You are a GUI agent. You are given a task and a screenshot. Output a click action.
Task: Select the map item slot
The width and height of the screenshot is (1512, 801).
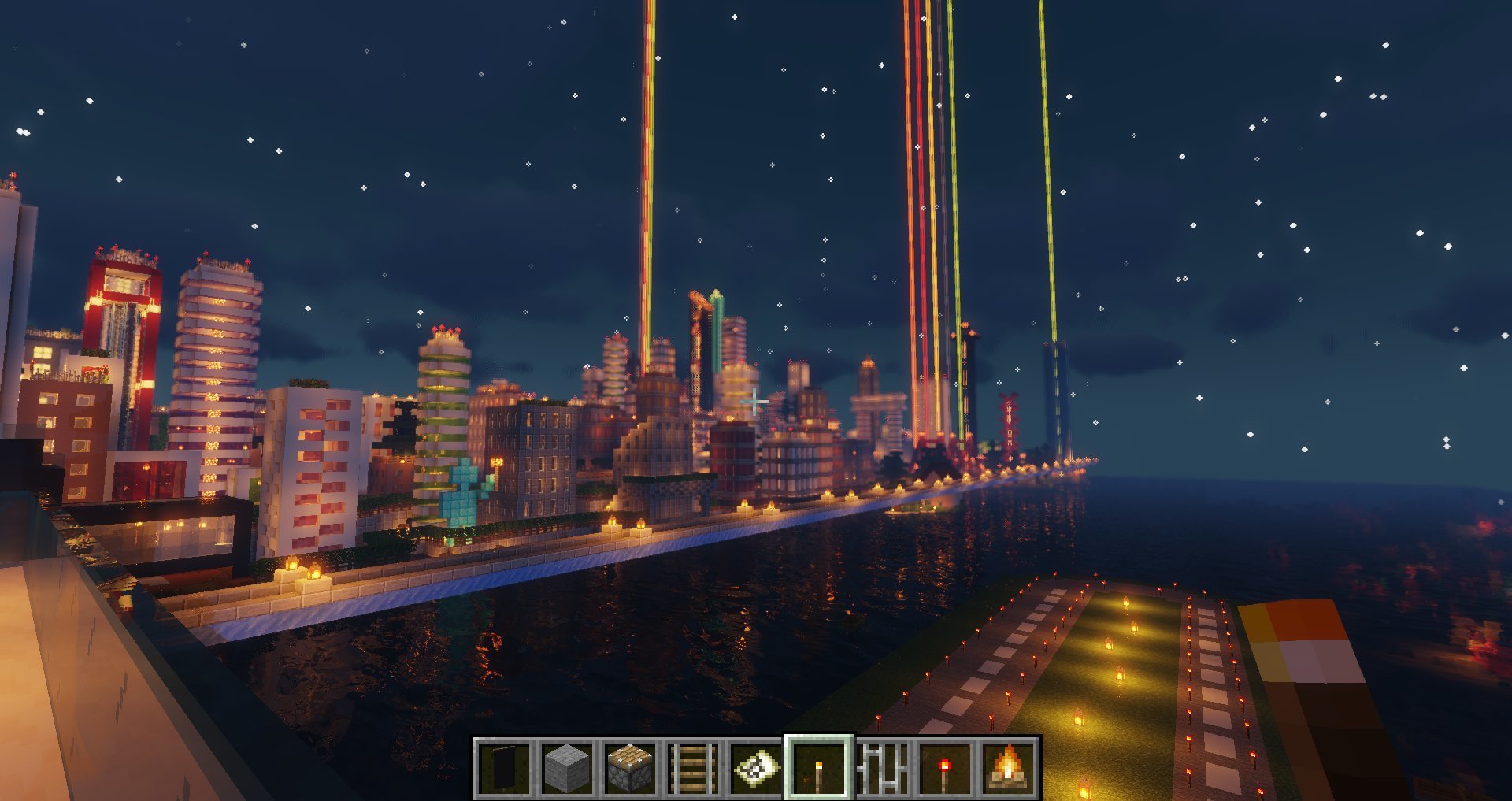point(757,767)
